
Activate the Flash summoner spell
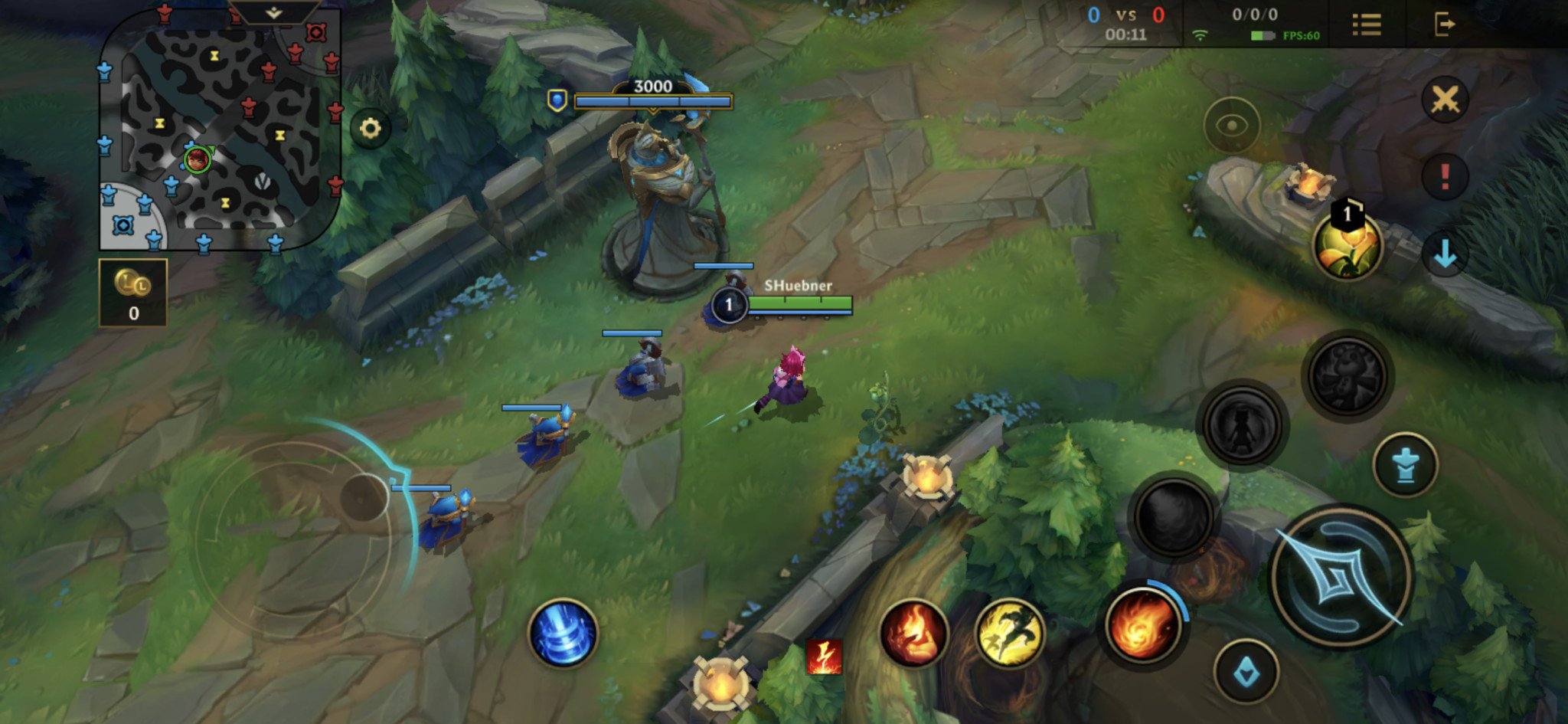tap(1010, 634)
